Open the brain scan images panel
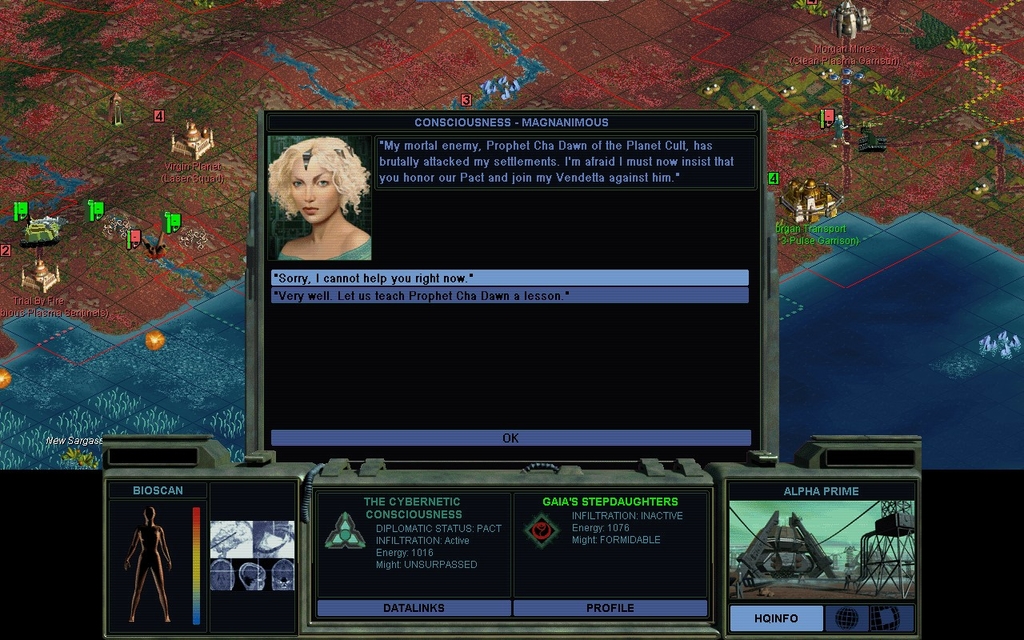 pyautogui.click(x=252, y=556)
